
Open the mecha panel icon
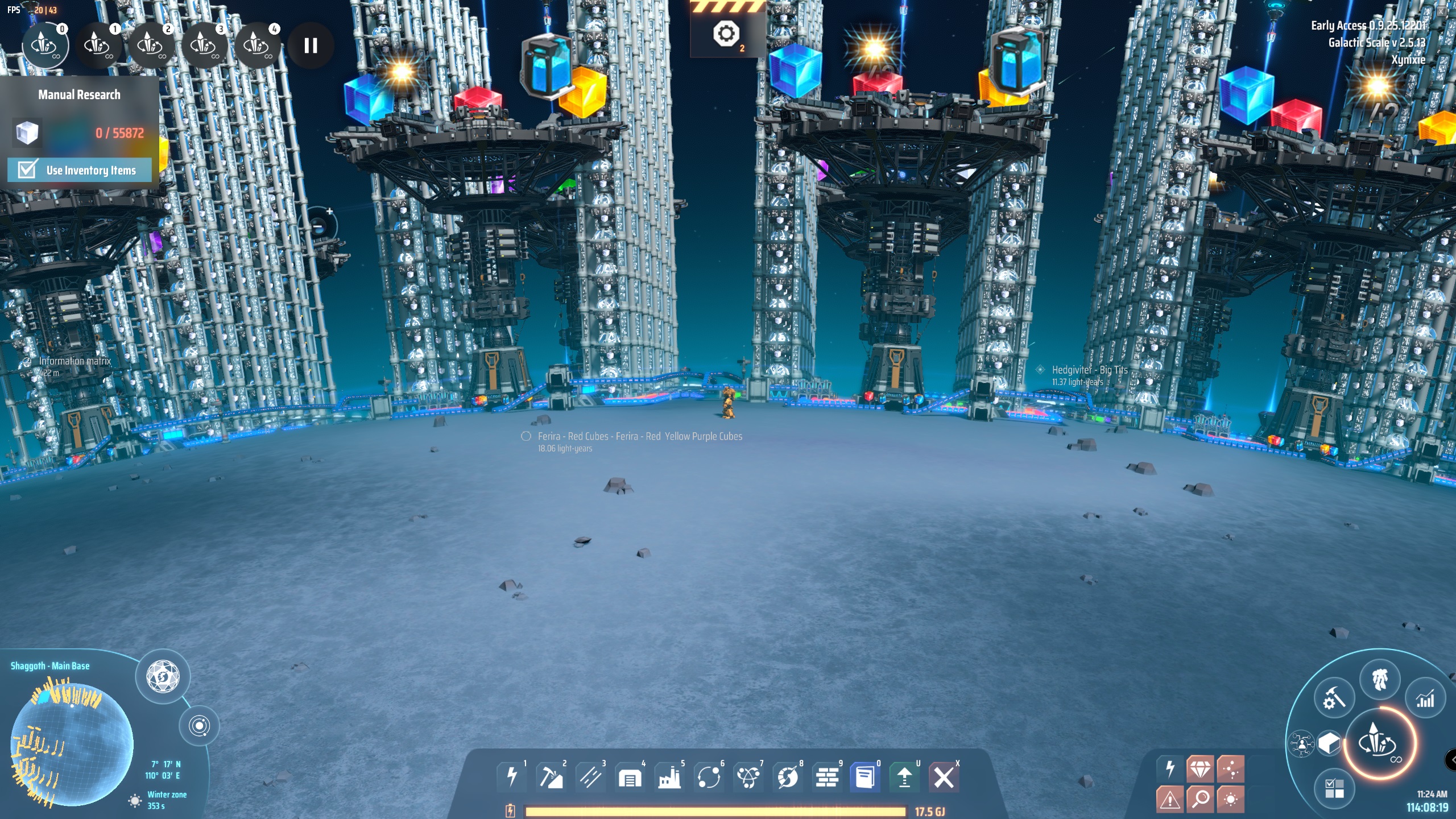[1380, 679]
